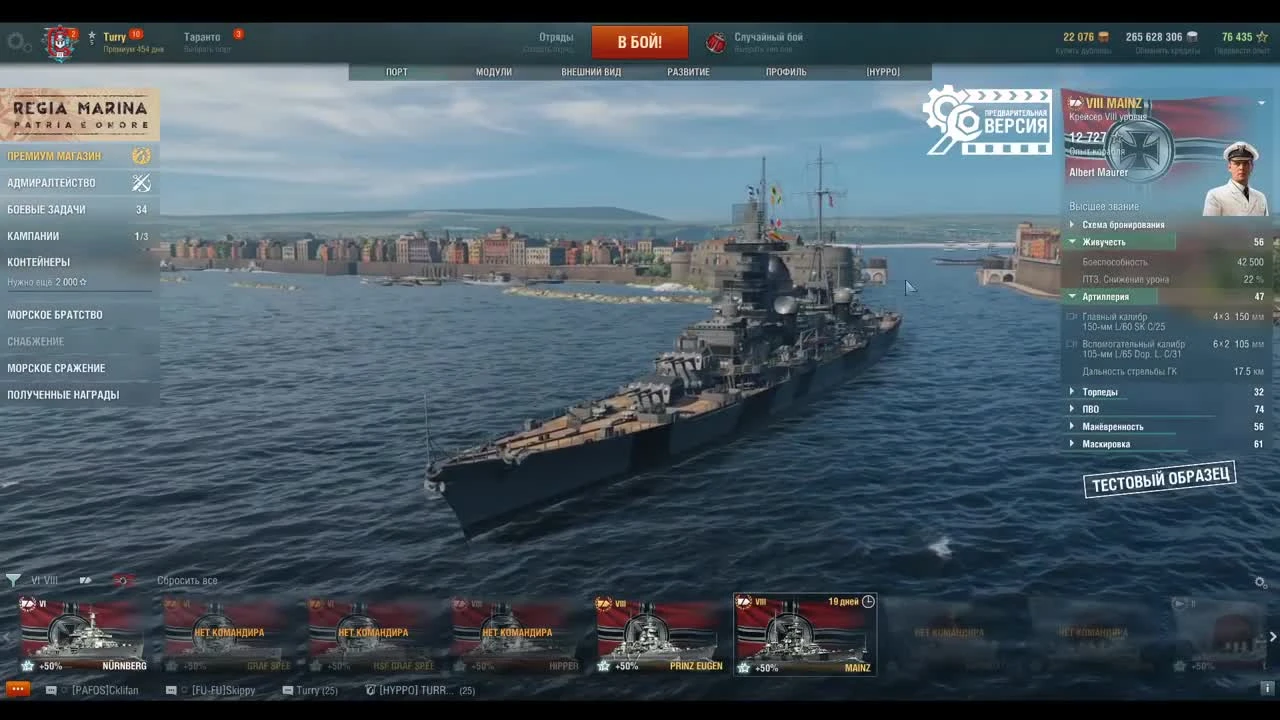Open the ПРОФИЛЬ tab

(x=788, y=71)
